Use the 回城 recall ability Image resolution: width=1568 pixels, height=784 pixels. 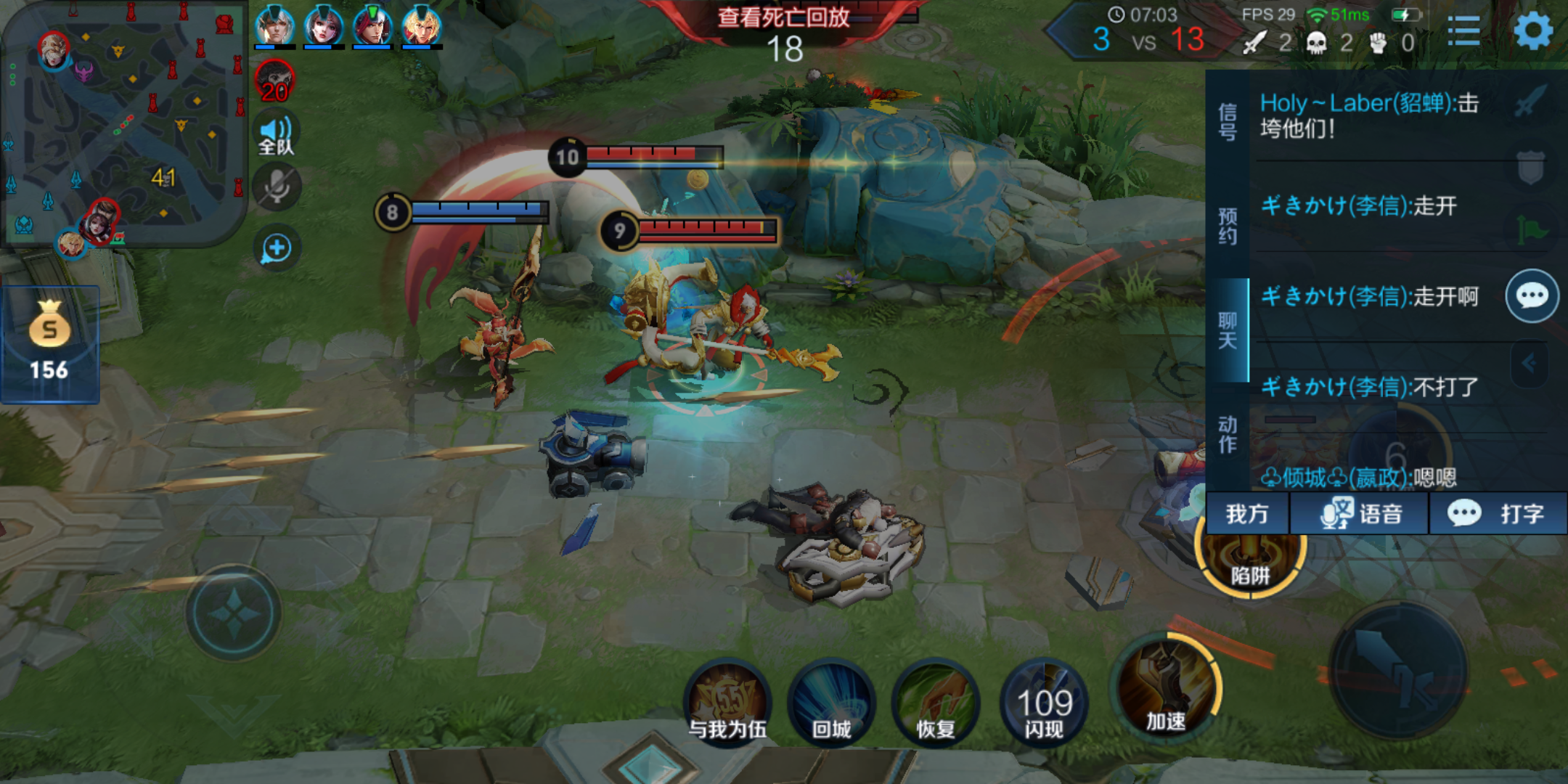[832, 701]
